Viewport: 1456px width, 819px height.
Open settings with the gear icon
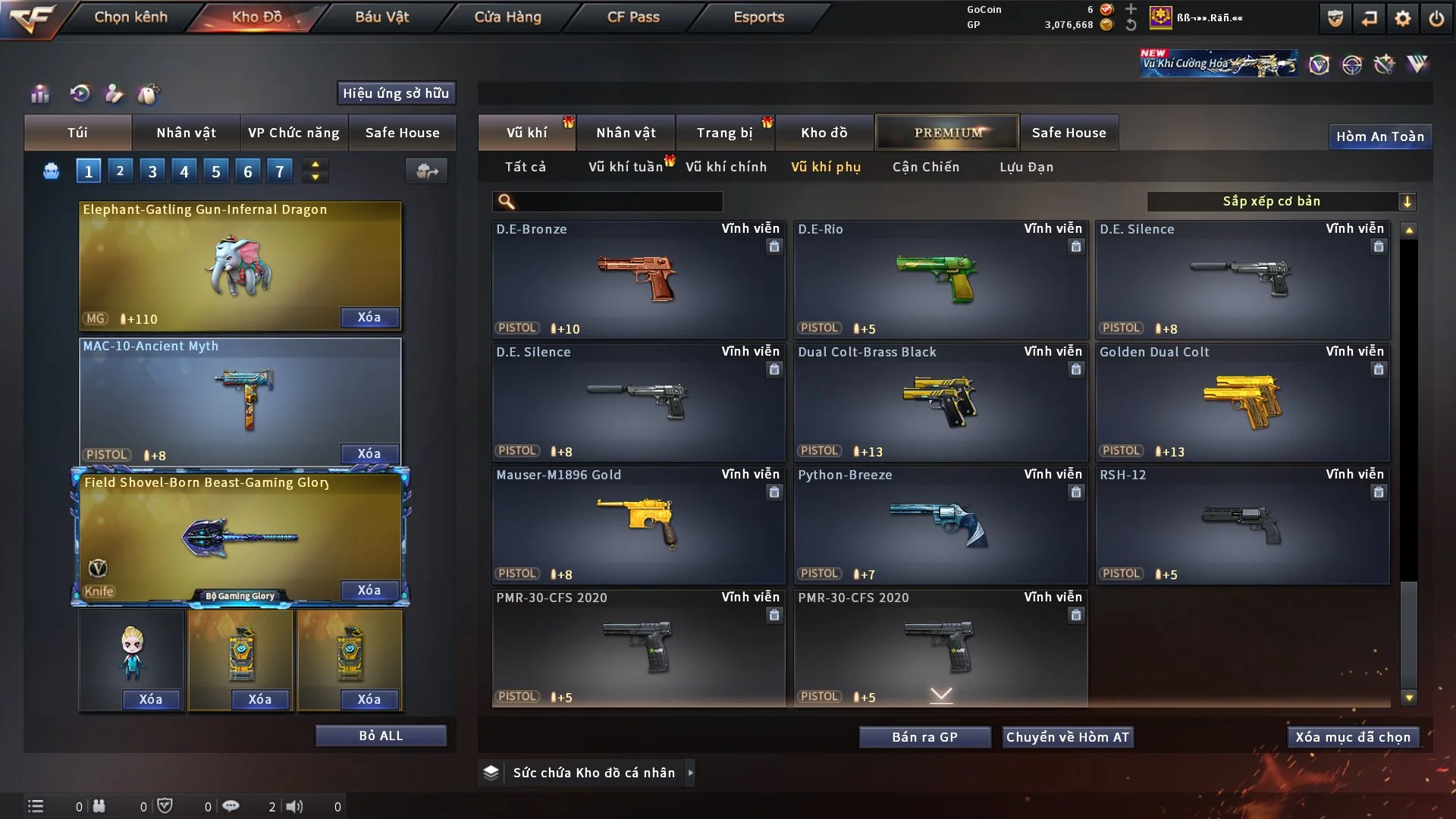tap(1403, 18)
